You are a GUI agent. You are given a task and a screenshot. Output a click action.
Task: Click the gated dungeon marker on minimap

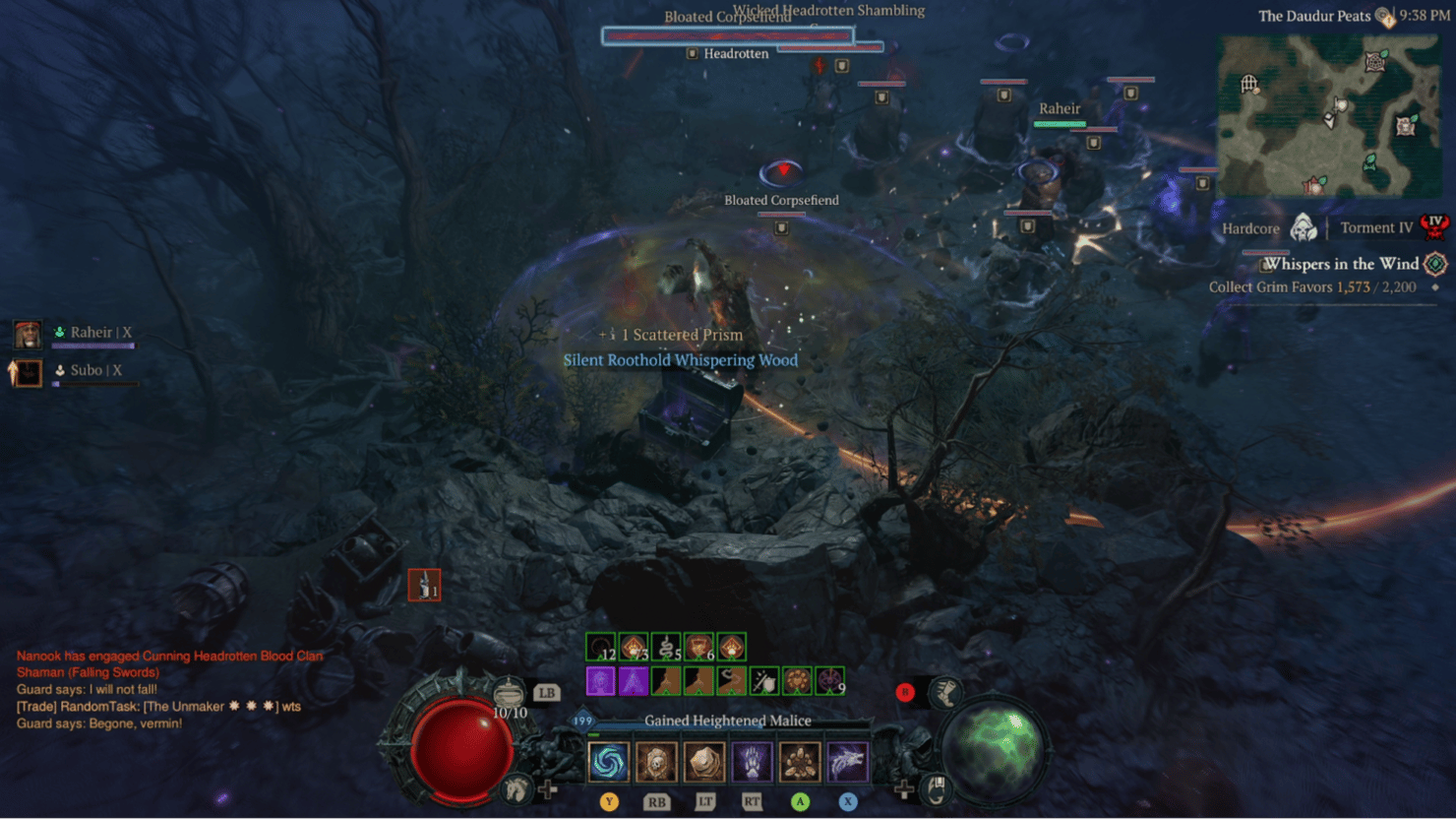[1249, 84]
